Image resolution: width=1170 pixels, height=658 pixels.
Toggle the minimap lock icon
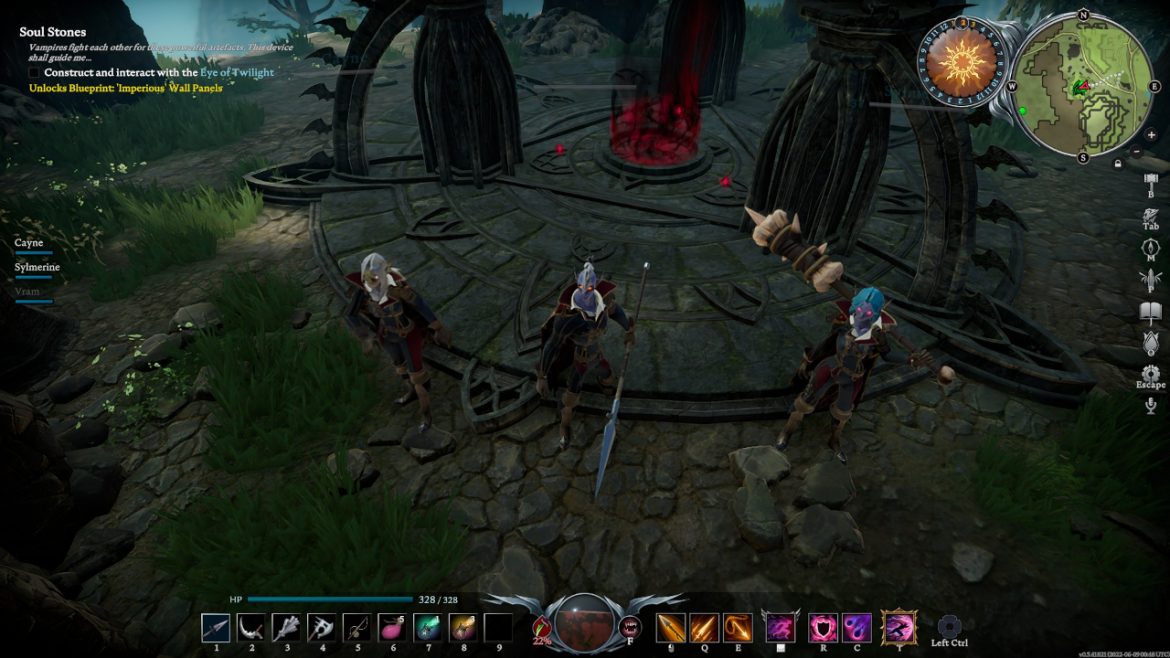[1118, 163]
